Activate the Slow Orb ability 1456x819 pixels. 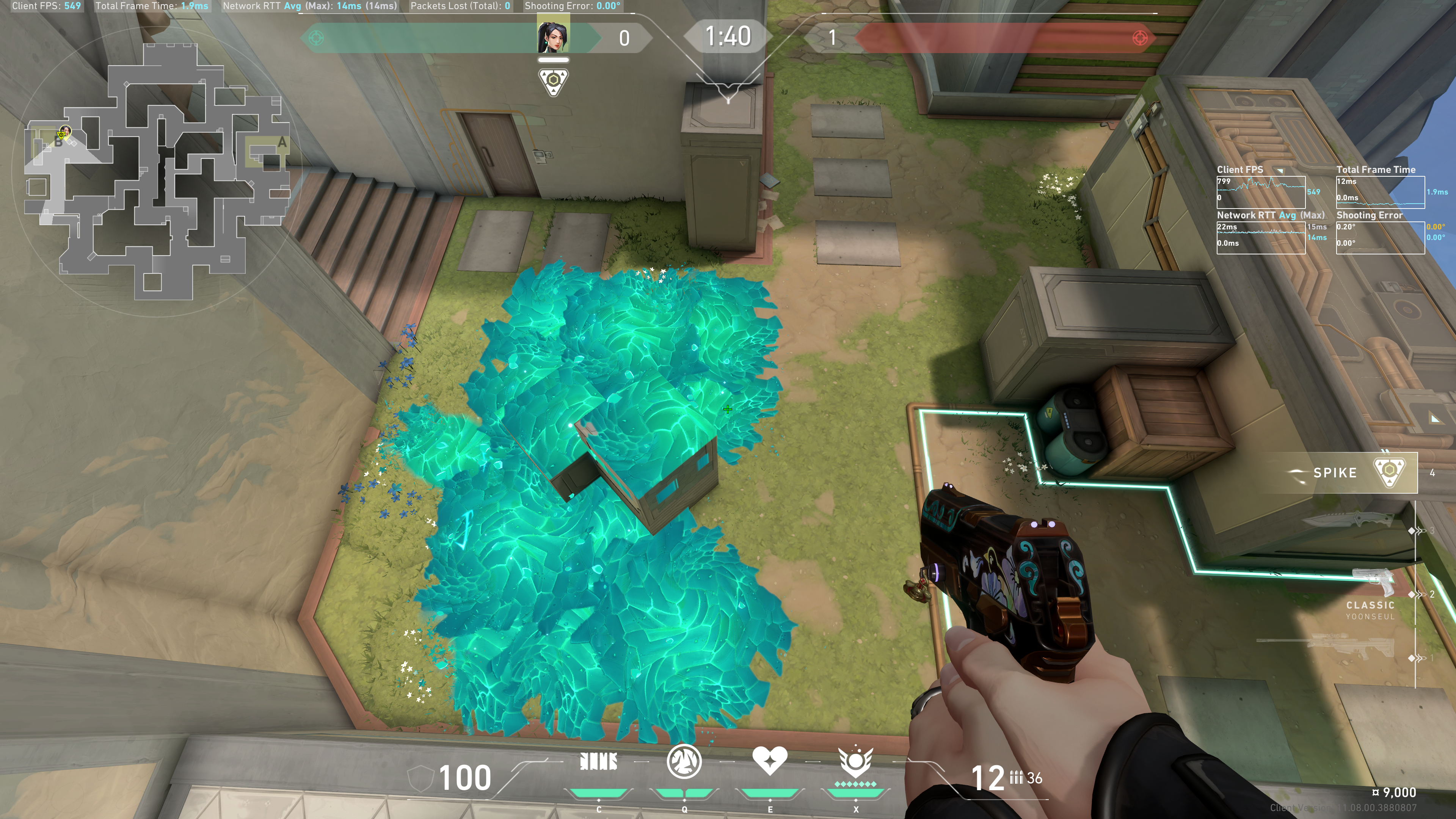[684, 762]
